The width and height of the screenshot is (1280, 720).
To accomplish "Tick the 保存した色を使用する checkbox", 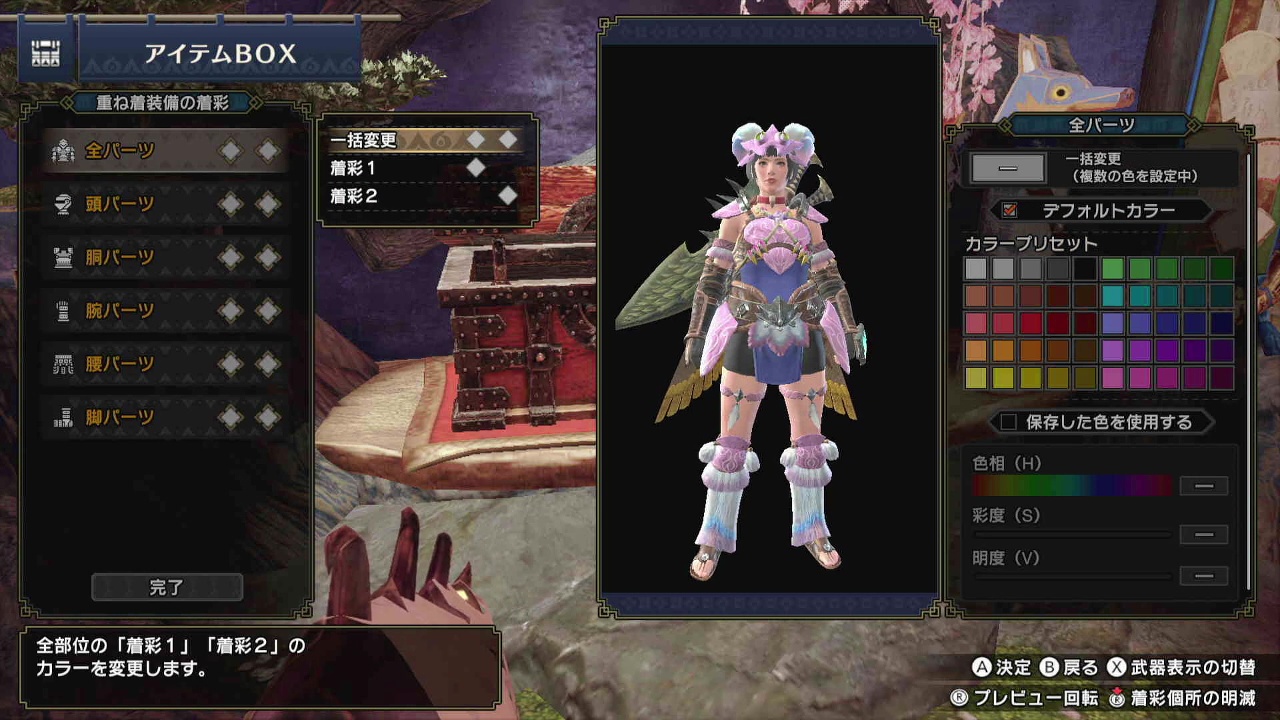I will (x=1008, y=422).
